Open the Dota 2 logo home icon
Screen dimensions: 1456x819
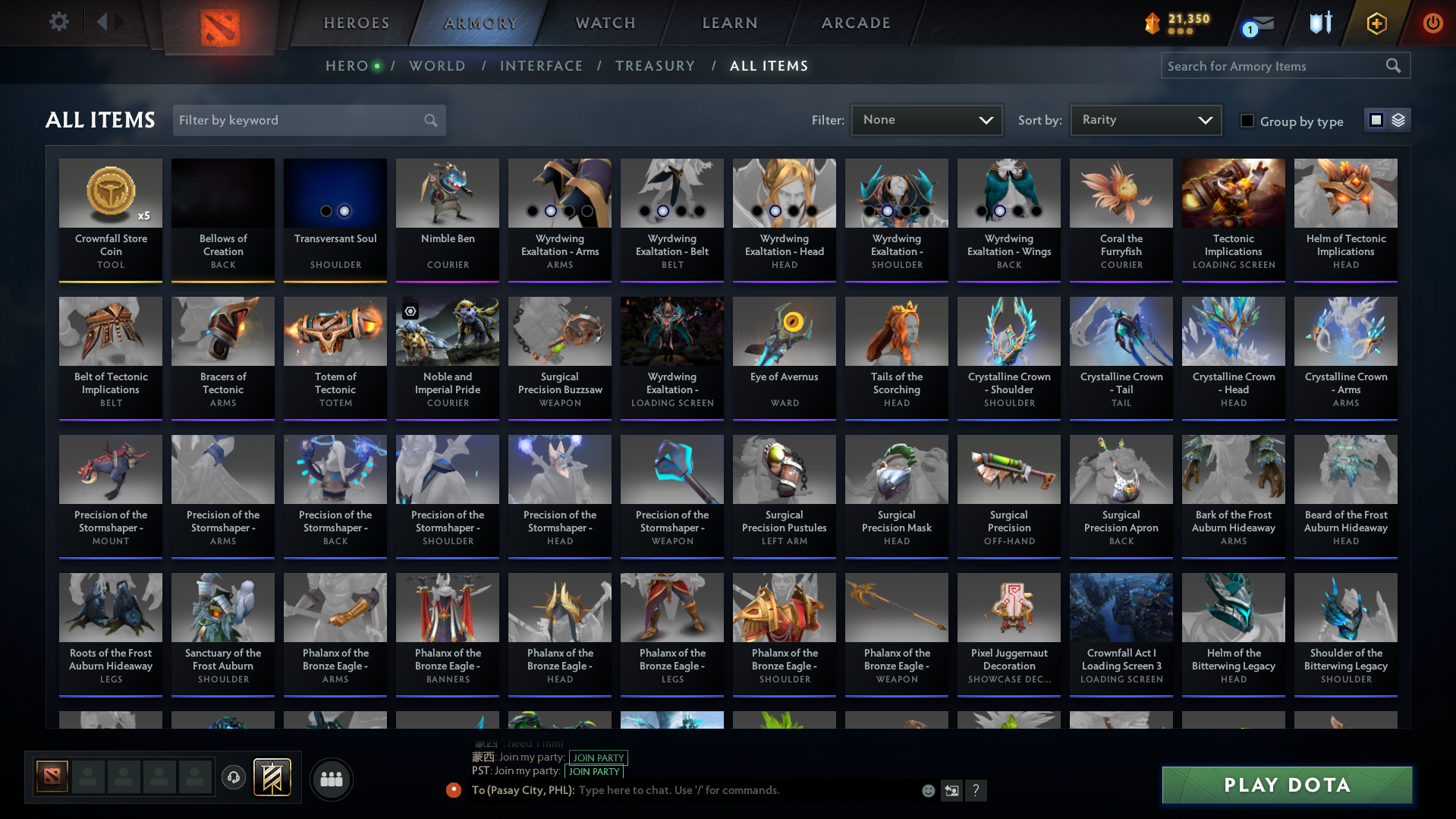point(219,23)
